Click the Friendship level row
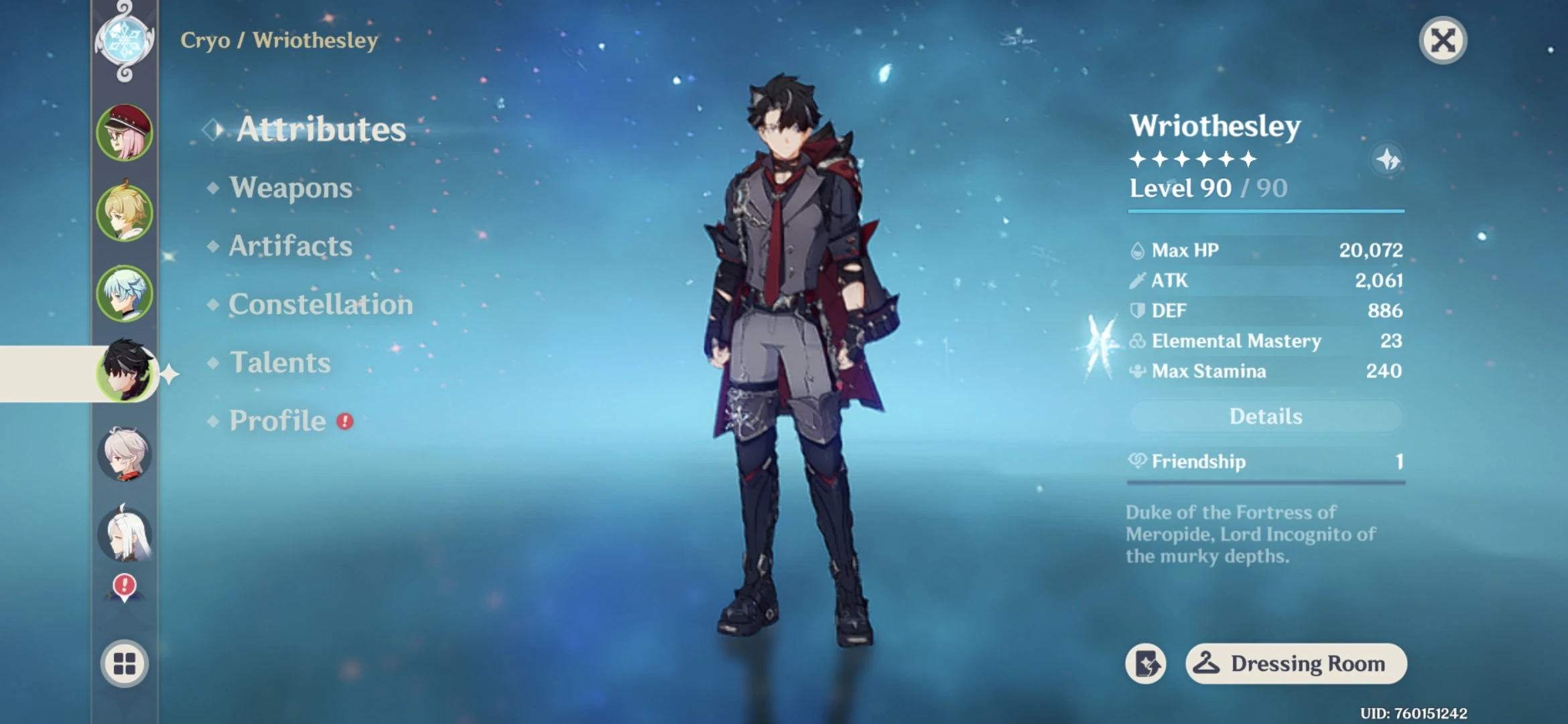Viewport: 1568px width, 724px height. coord(1264,461)
